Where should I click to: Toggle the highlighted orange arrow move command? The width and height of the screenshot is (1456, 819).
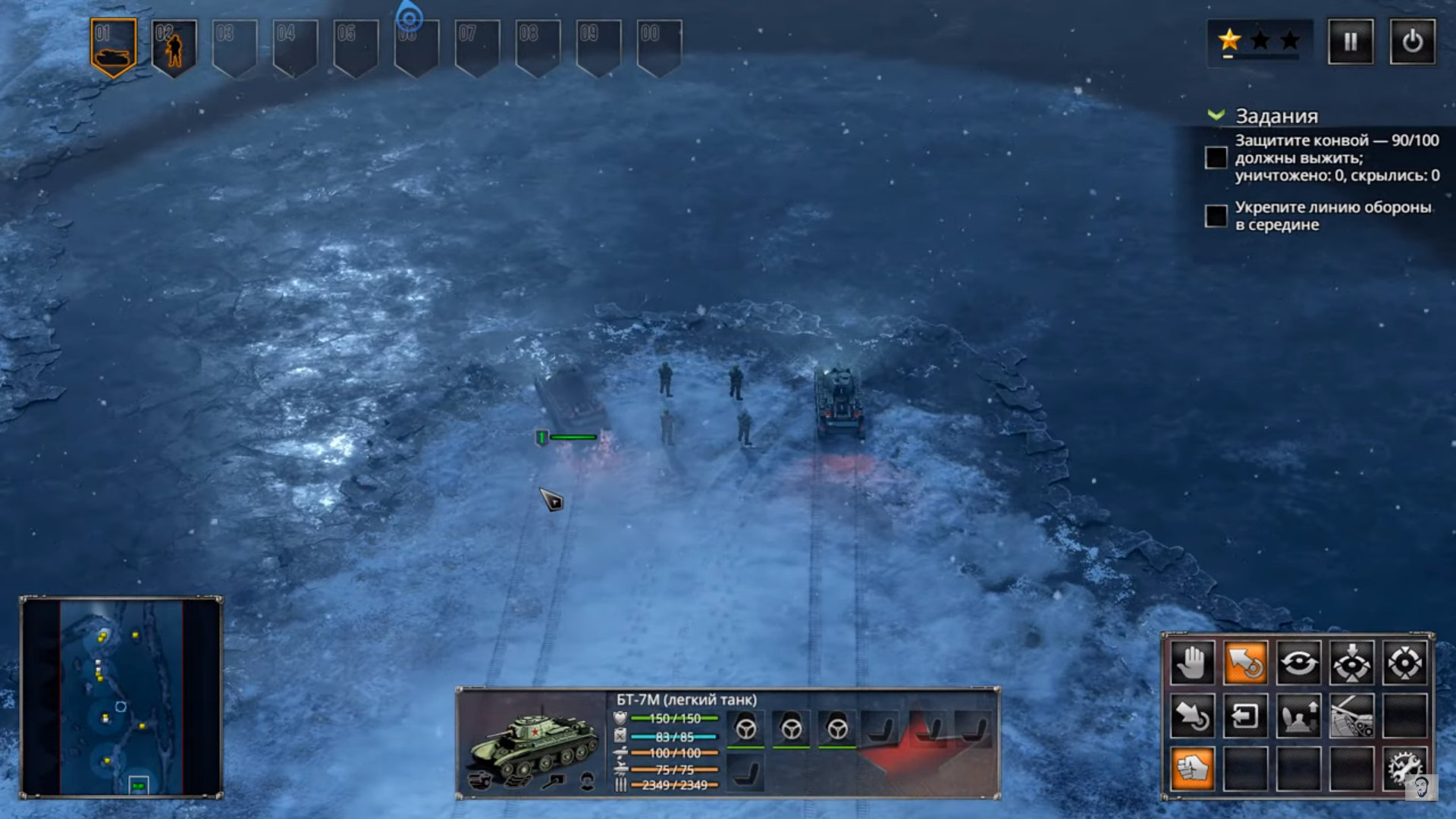[1245, 663]
